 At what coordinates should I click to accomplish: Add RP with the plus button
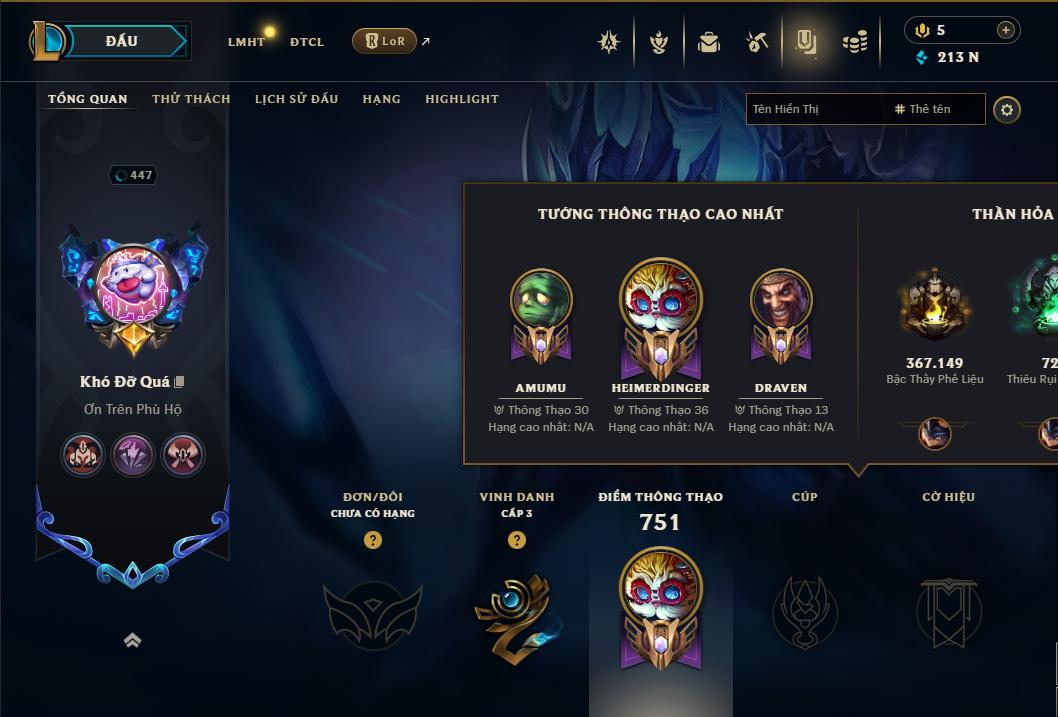pyautogui.click(x=1005, y=30)
